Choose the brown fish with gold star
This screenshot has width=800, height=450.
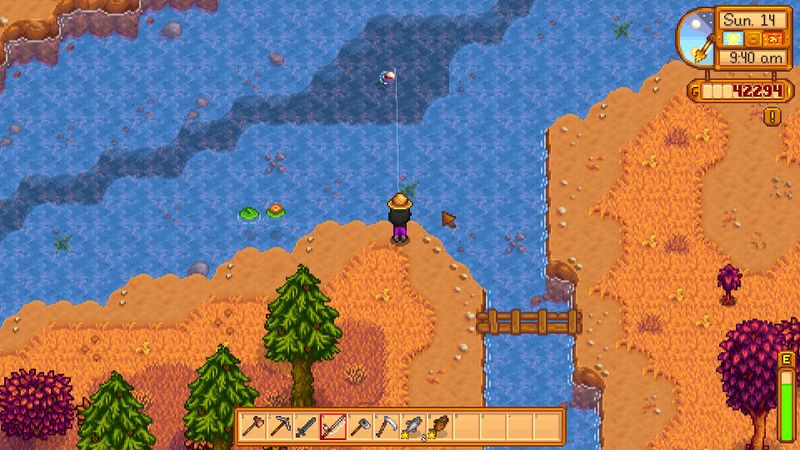[x=437, y=427]
